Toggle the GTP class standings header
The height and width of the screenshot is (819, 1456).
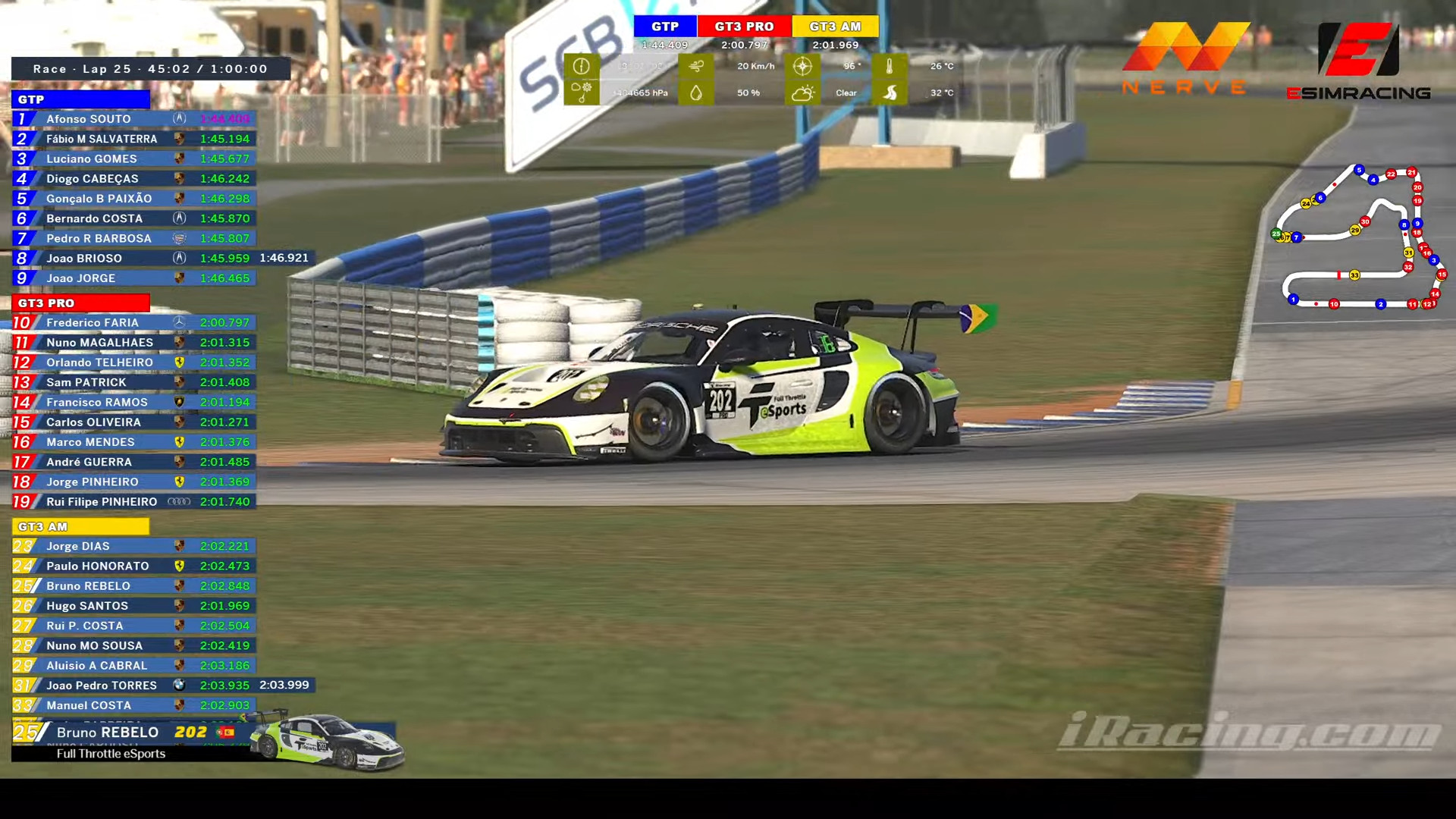tap(81, 99)
